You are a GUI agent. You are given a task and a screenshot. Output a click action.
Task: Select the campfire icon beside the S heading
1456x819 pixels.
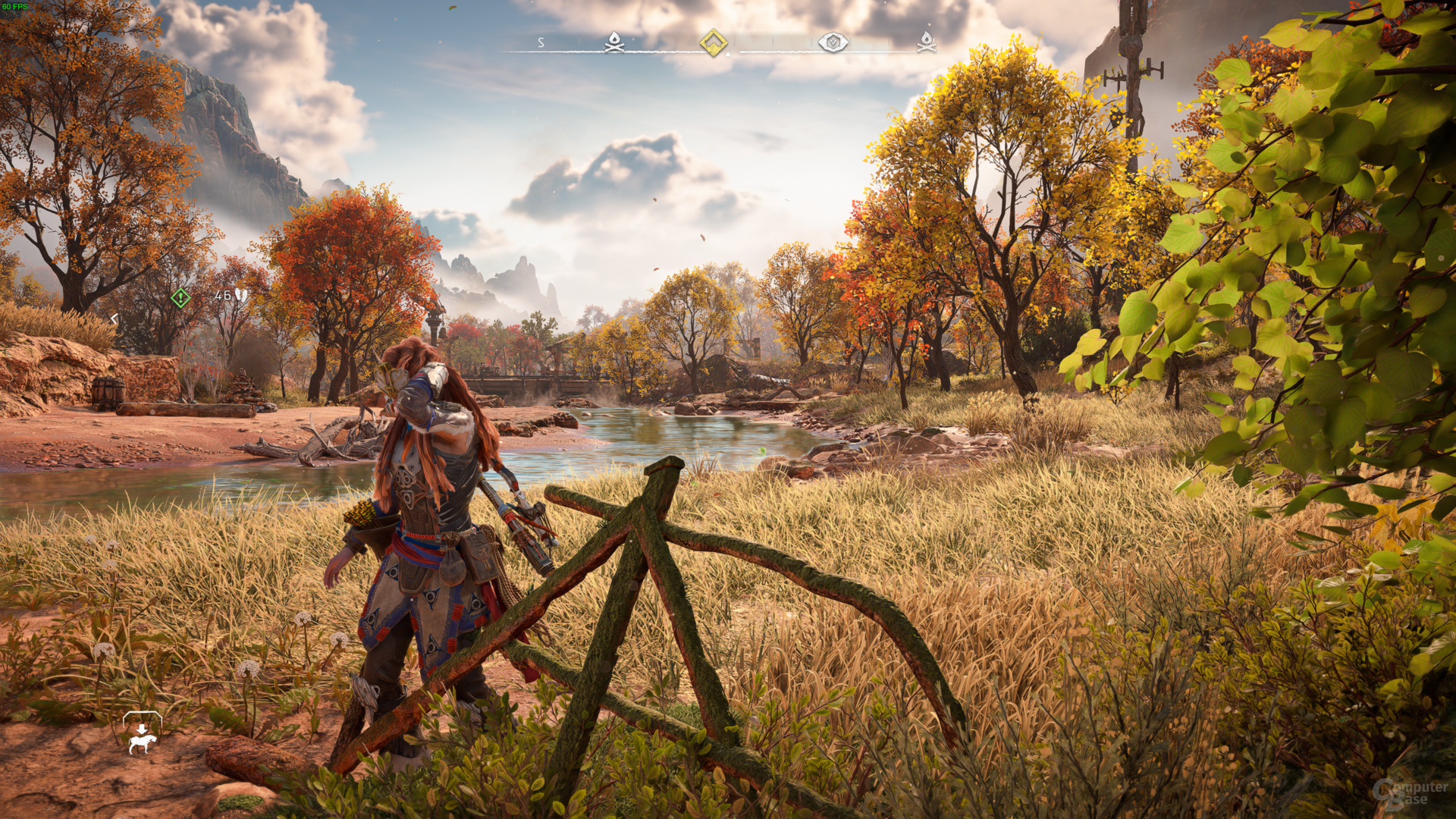614,42
